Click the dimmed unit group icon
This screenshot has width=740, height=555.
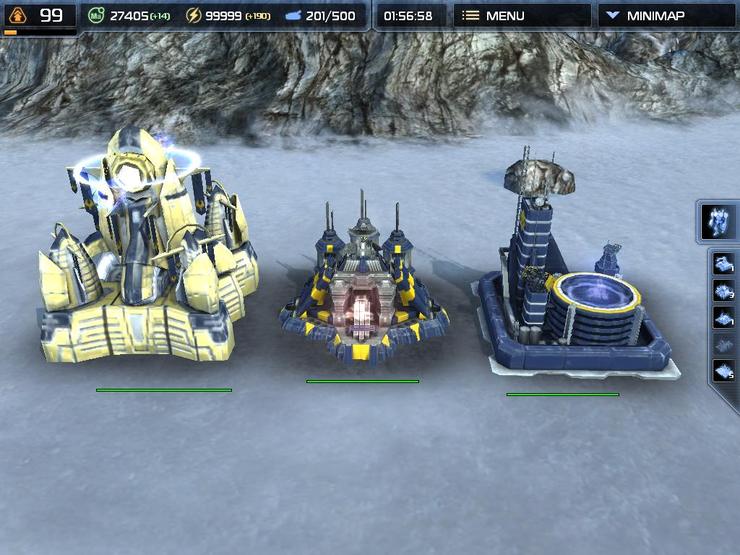724,344
